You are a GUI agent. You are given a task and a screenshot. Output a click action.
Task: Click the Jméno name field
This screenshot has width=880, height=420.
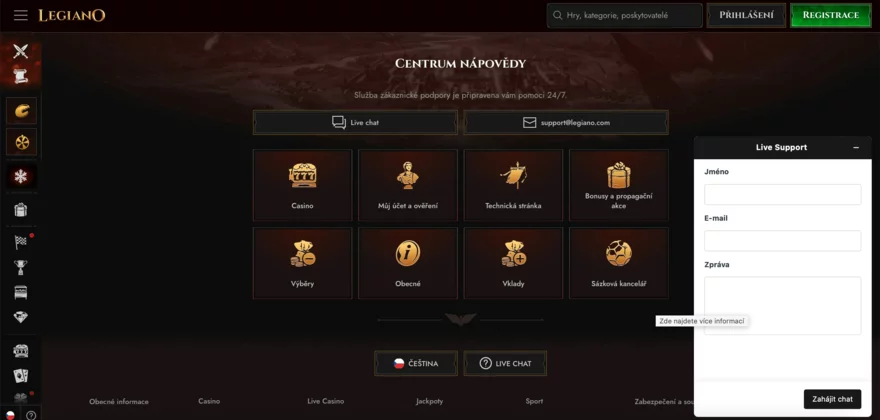pyautogui.click(x=782, y=194)
